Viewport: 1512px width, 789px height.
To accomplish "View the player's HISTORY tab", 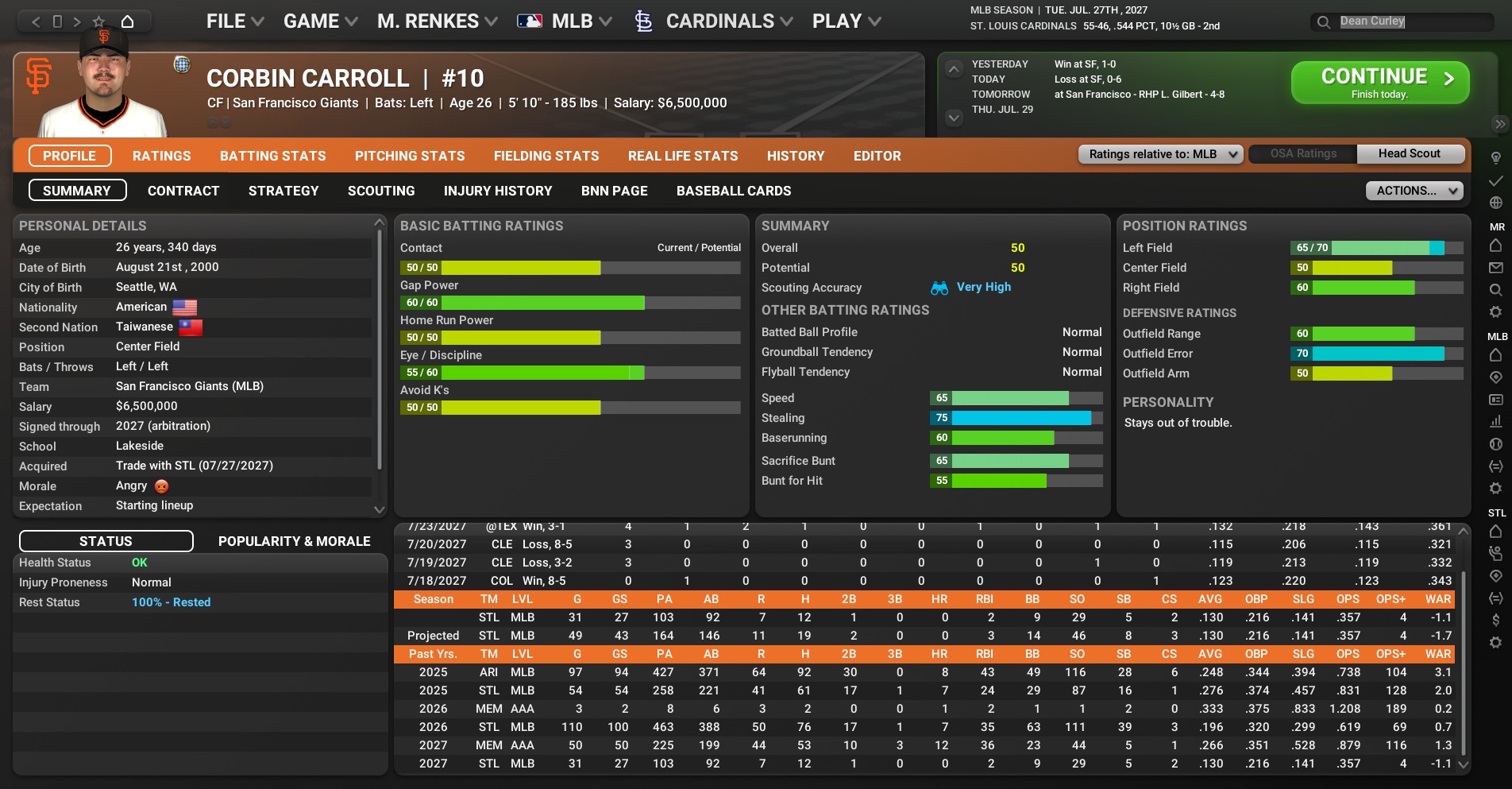I will pos(795,156).
